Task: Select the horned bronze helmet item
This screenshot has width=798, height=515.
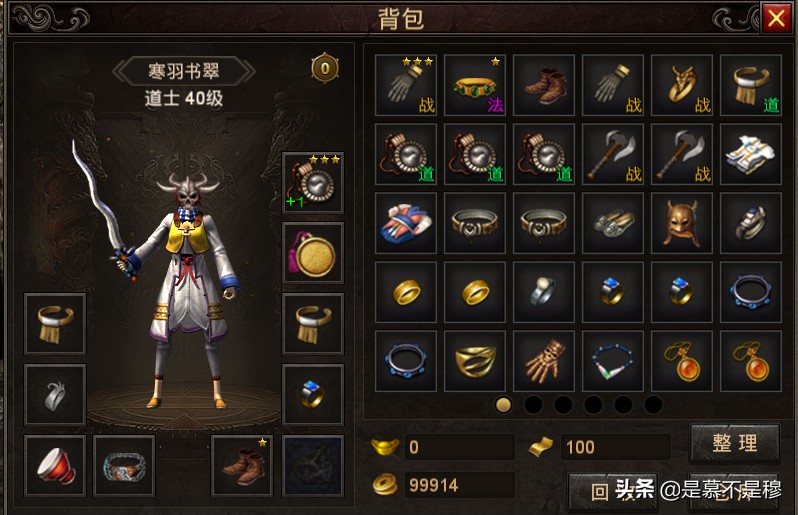Action: [x=682, y=224]
